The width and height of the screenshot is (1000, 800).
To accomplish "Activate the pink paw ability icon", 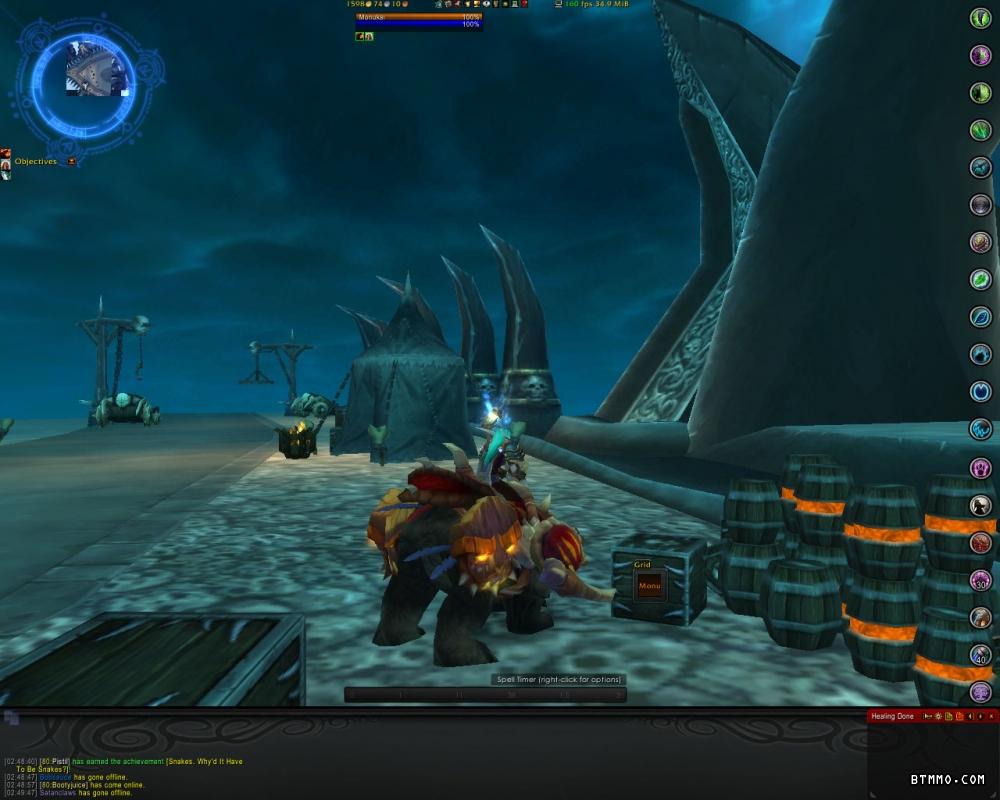I will coord(980,467).
